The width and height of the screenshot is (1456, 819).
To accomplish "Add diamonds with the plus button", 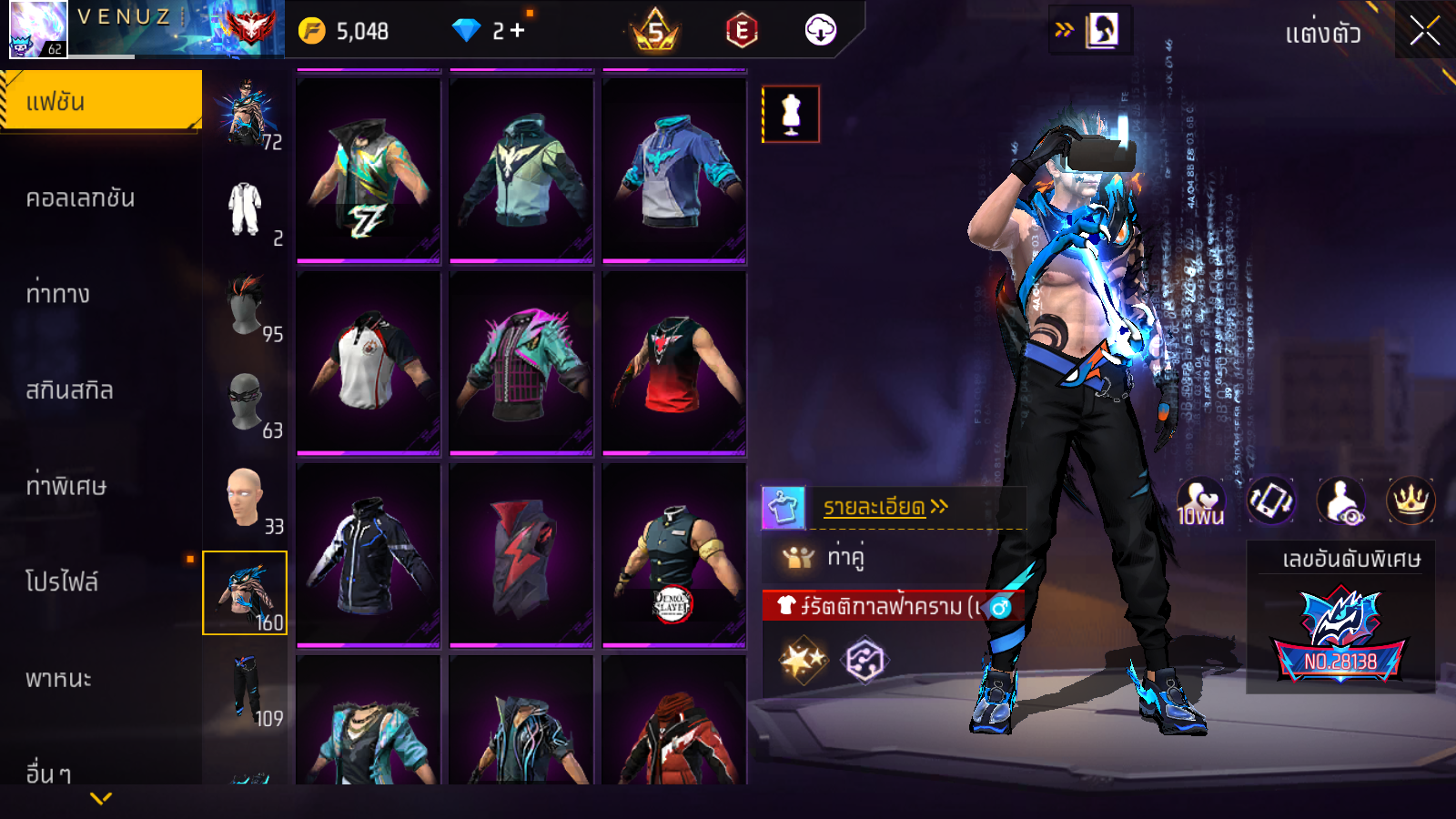I will click(518, 31).
